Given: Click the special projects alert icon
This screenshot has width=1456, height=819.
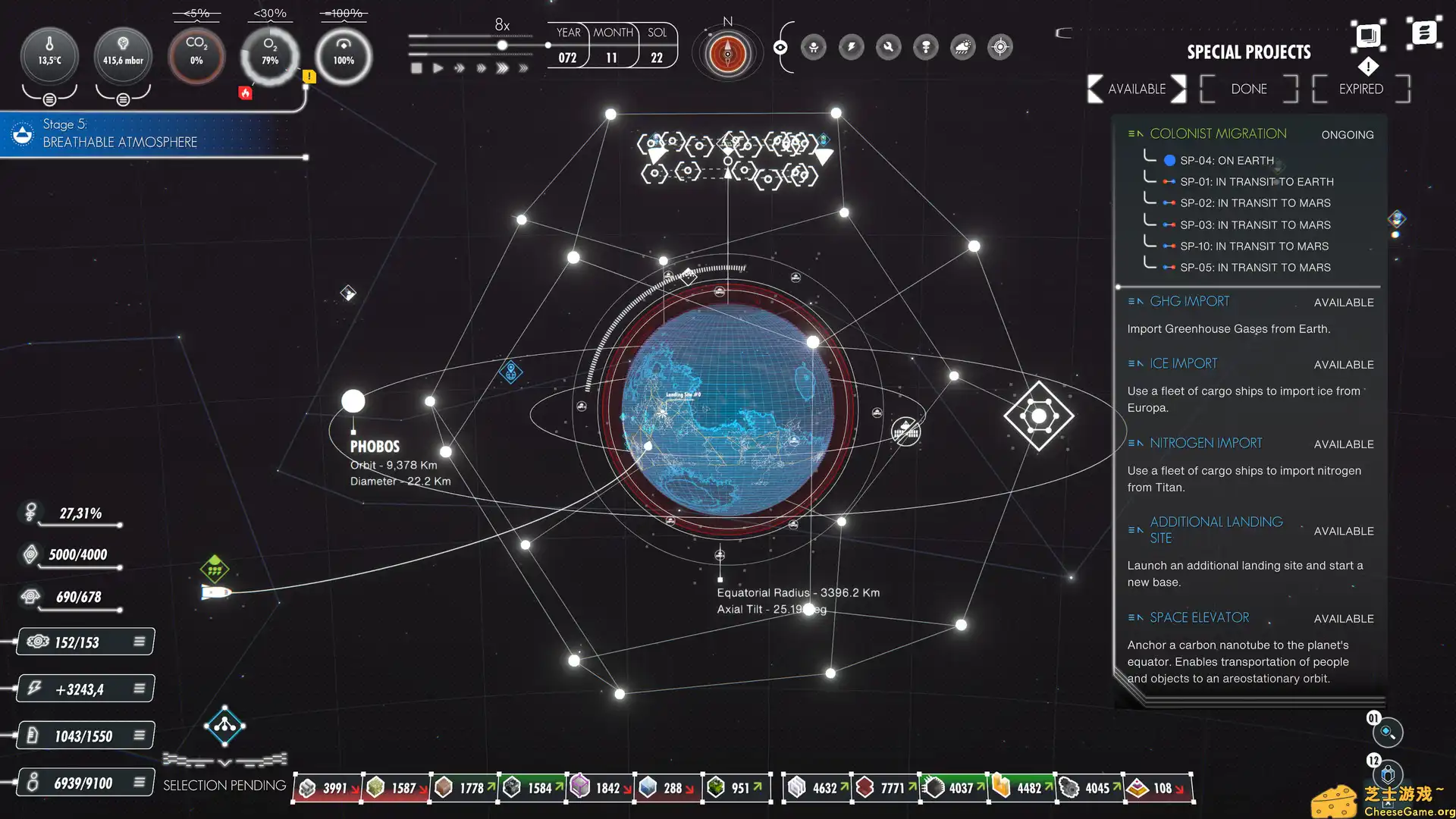Looking at the screenshot, I should tap(1369, 67).
